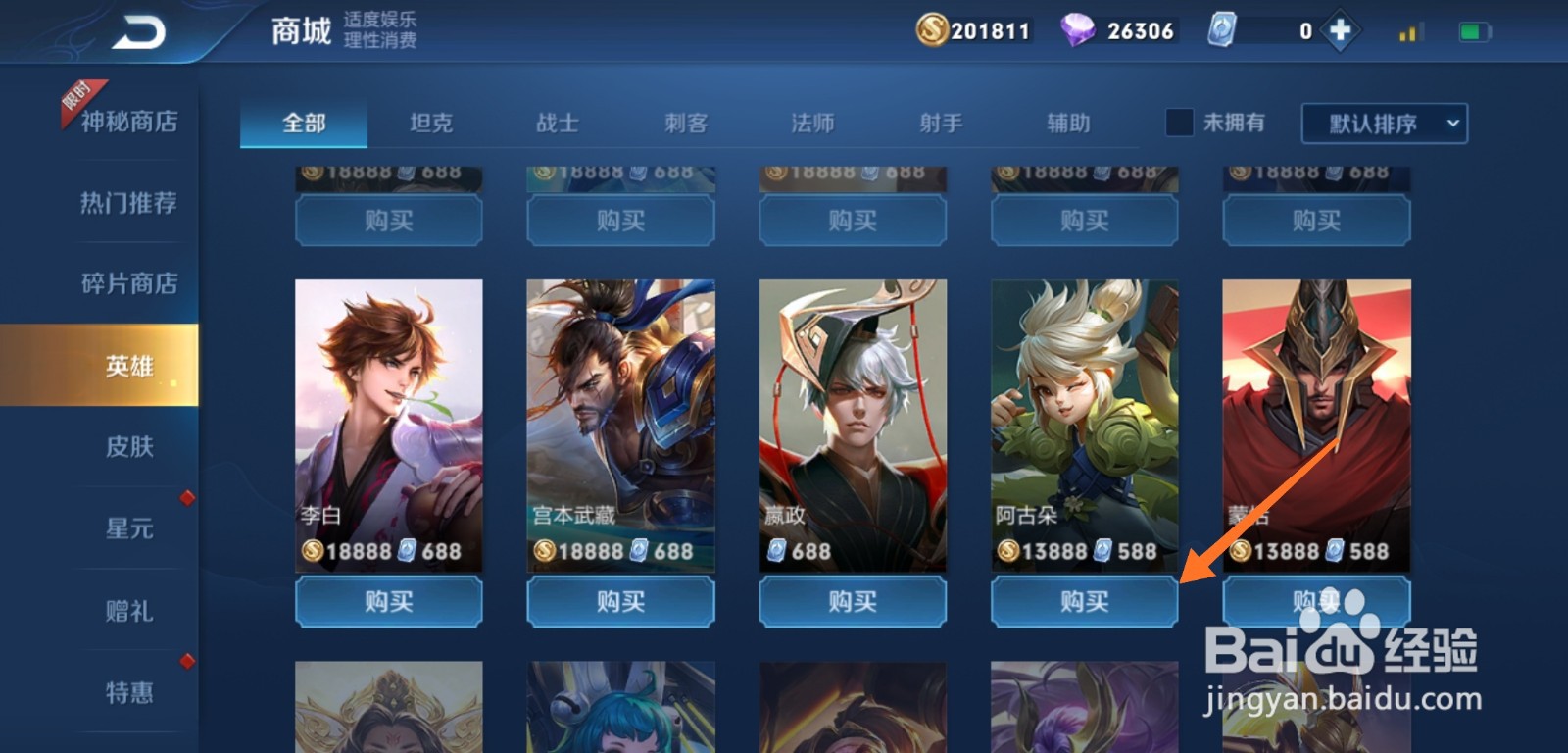Viewport: 1568px width, 753px height.
Task: Select the 皮肤 sidebar category
Action: tap(128, 447)
